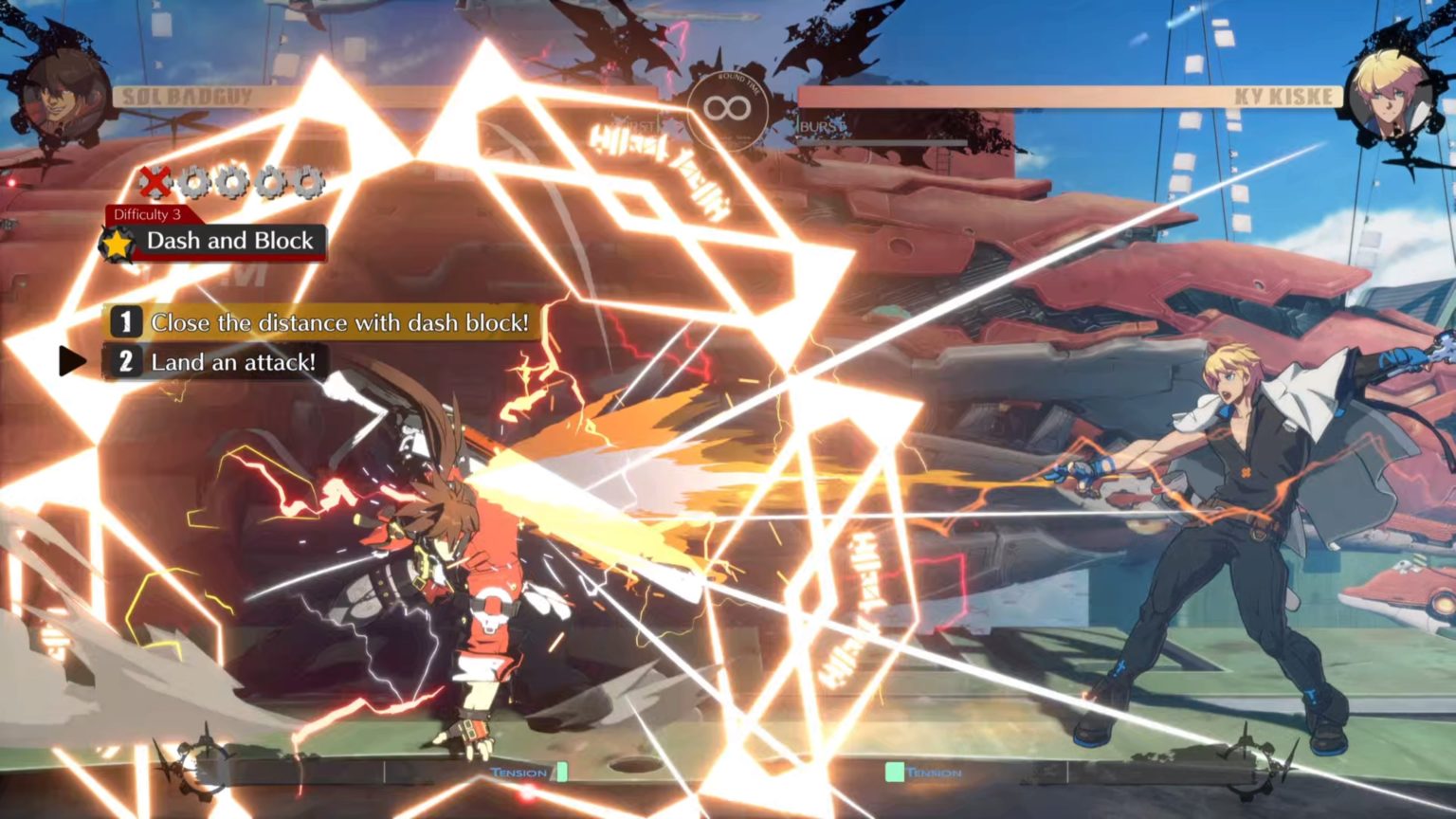
Task: Expand the Difficulty 3 banner
Action: coord(147,216)
